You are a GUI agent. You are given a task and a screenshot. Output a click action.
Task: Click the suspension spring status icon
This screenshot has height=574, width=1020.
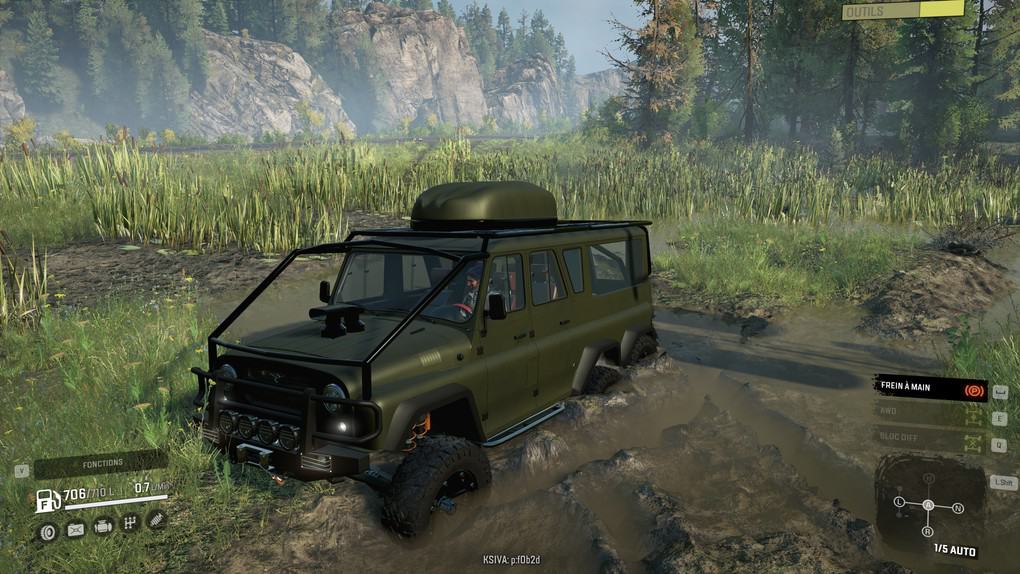[156, 518]
